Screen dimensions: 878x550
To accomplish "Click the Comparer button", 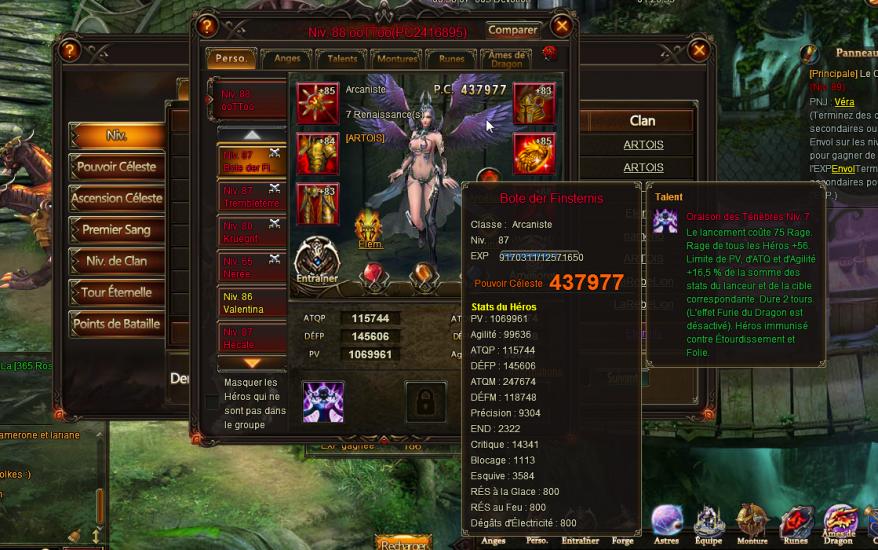I will click(x=513, y=29).
